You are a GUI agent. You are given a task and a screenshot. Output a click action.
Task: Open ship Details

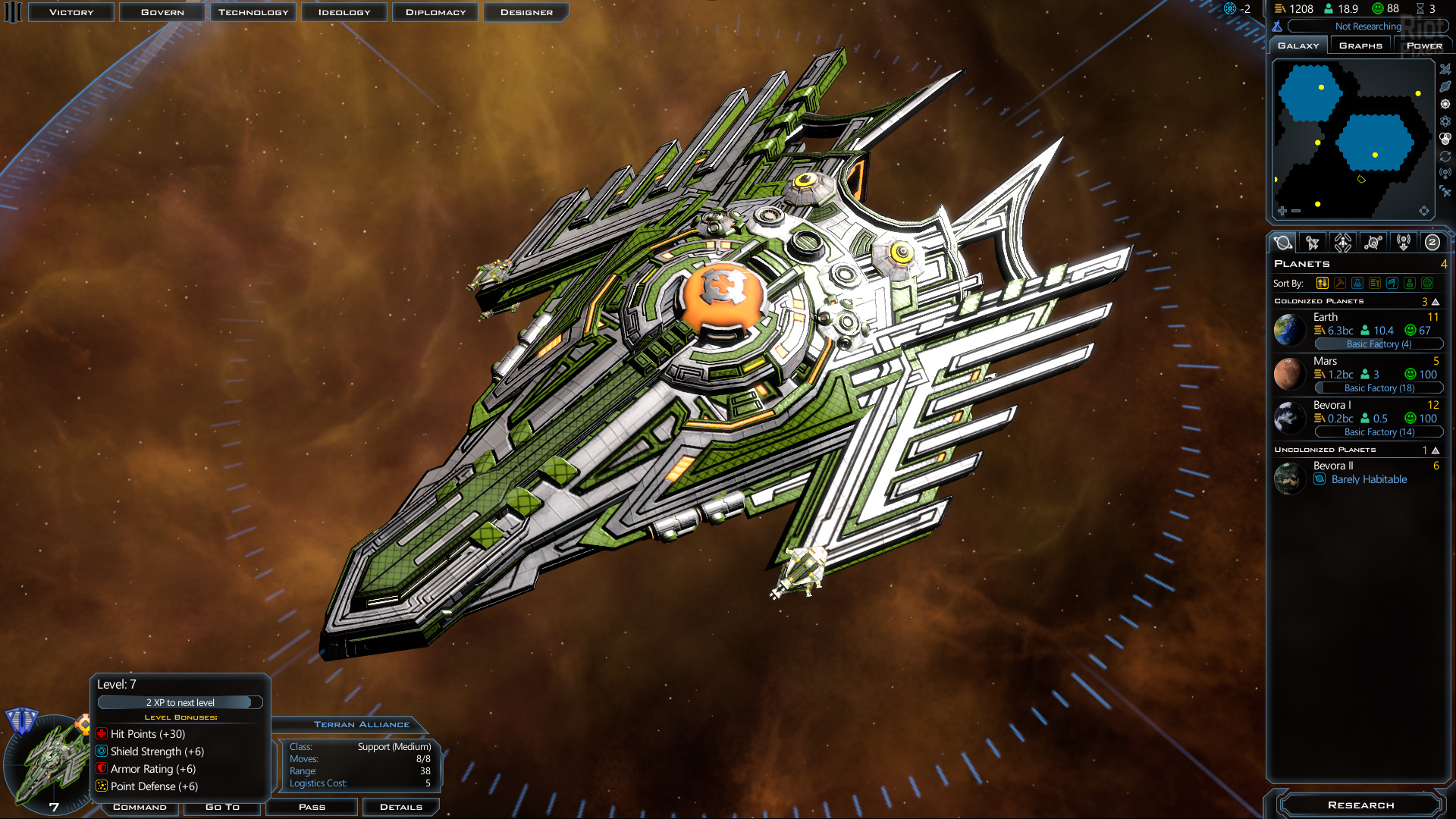(x=400, y=807)
